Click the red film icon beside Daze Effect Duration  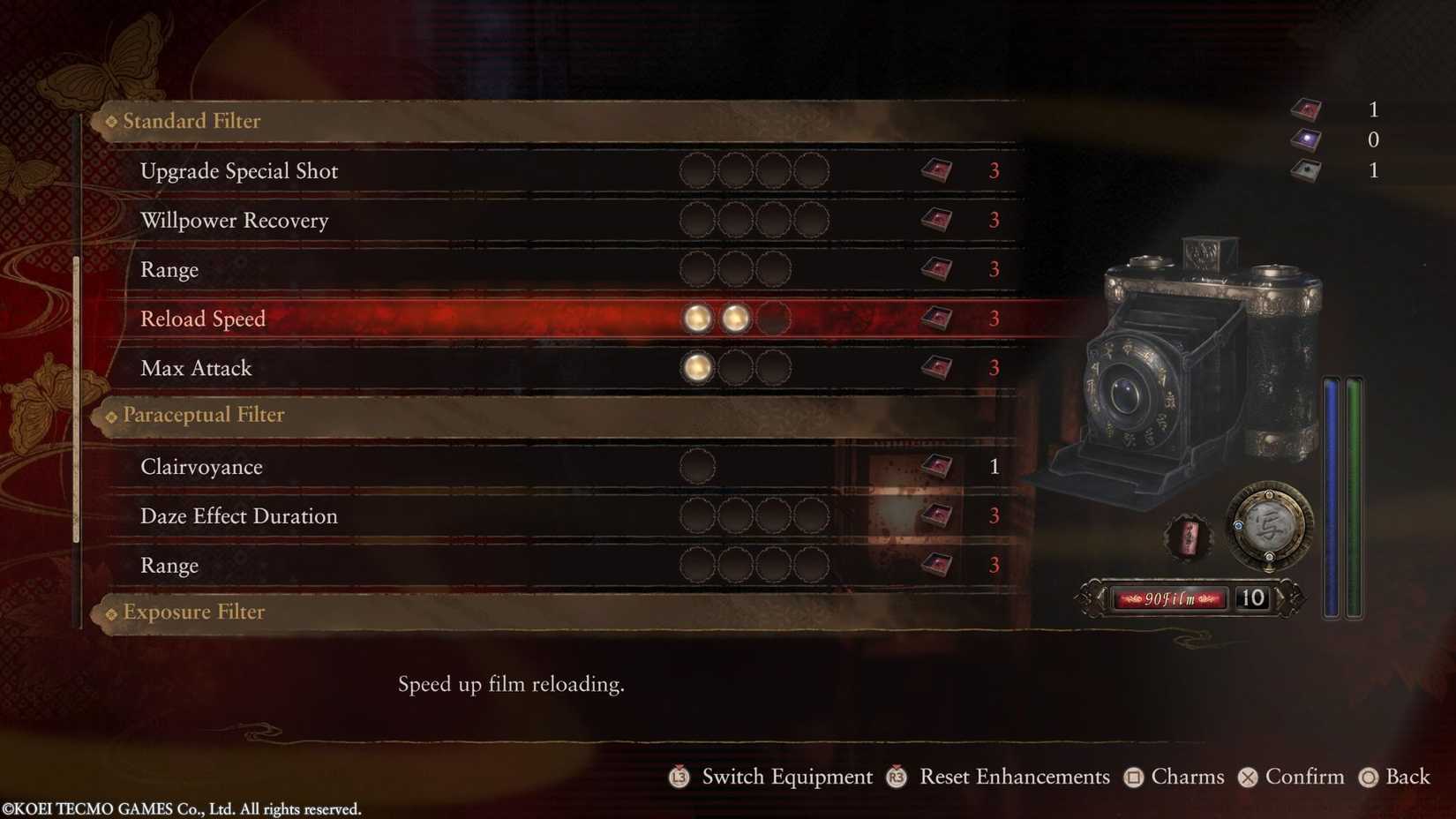(935, 515)
